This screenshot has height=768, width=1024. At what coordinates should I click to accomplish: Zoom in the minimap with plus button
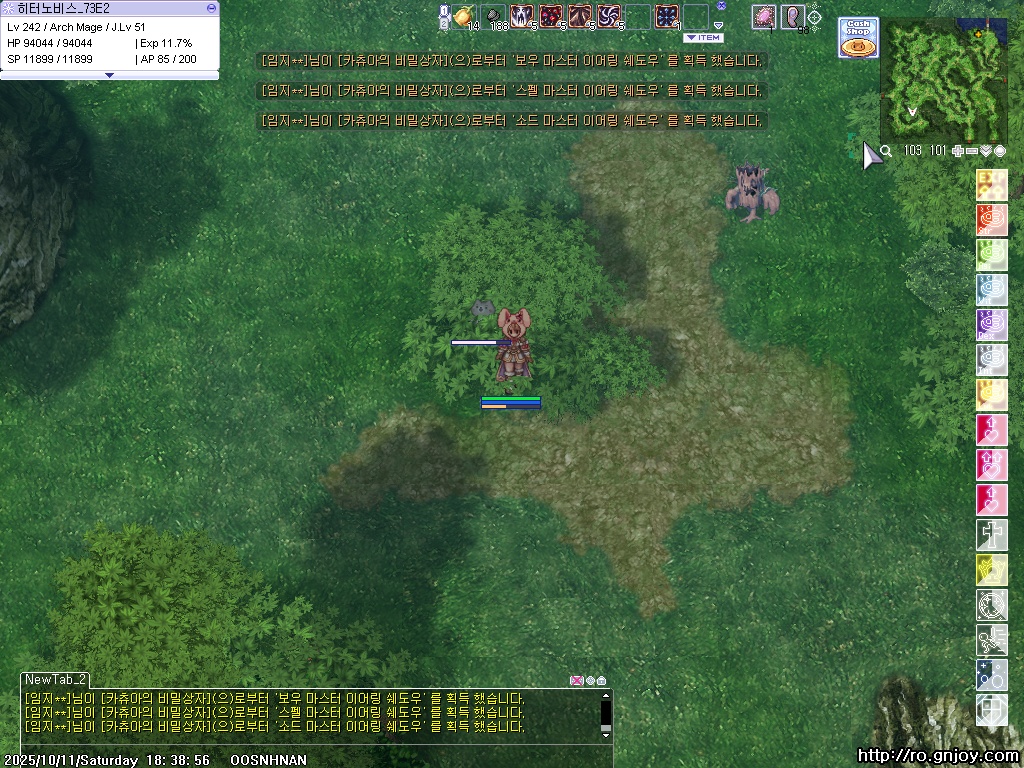pos(958,151)
